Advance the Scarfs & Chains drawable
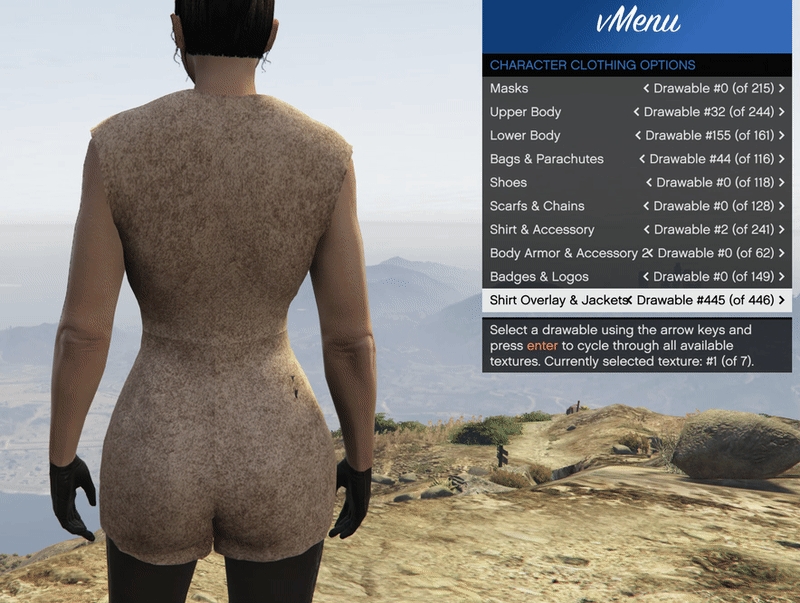800x603 pixels. 782,206
